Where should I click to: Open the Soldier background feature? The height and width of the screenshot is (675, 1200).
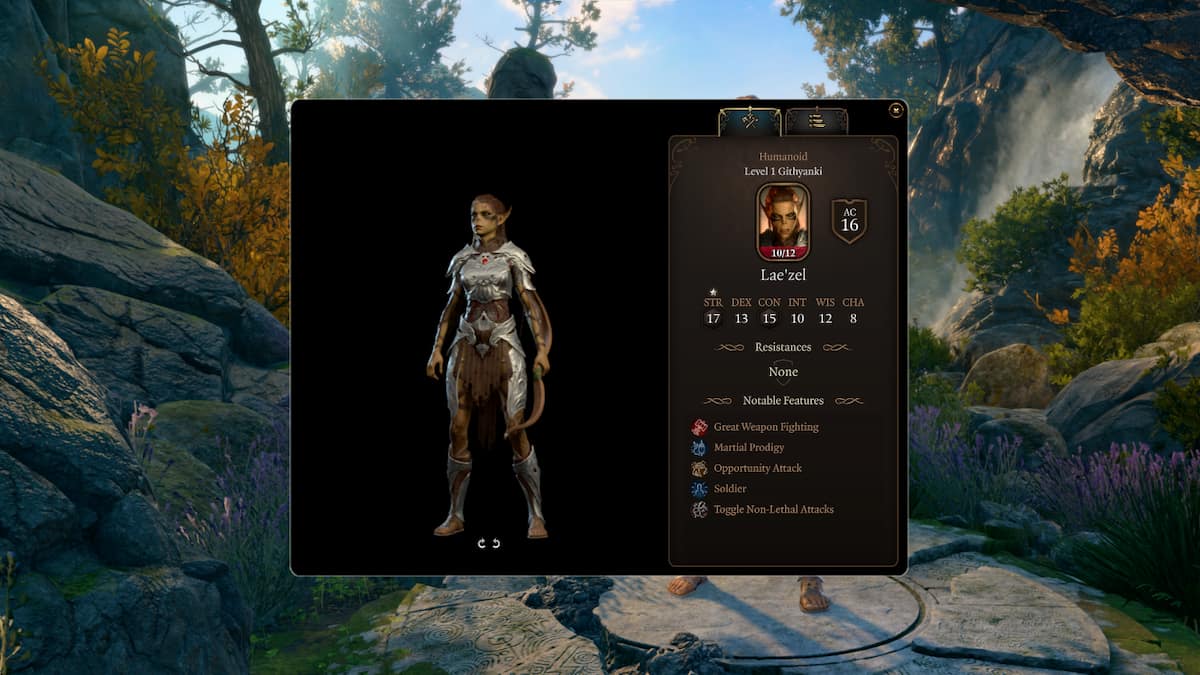pyautogui.click(x=729, y=489)
